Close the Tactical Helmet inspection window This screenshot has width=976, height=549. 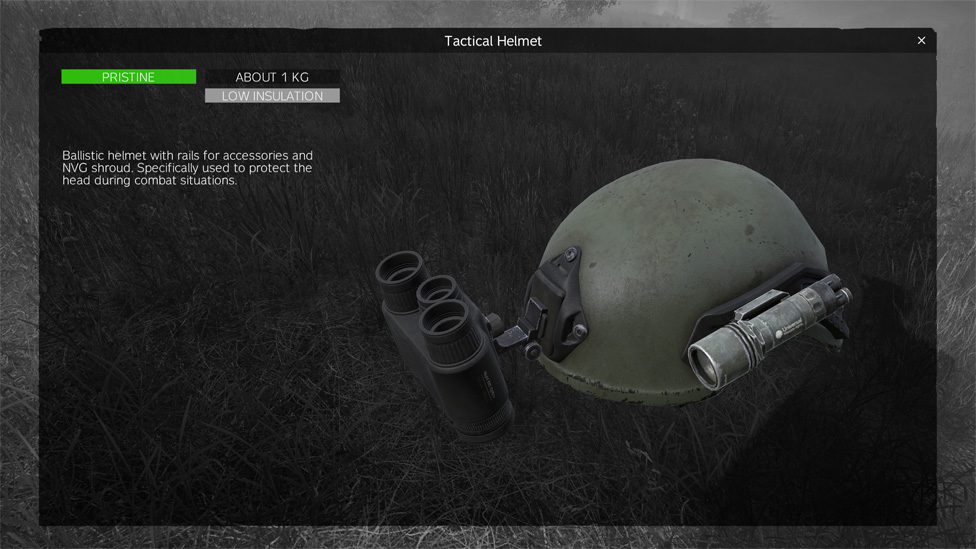pos(921,41)
